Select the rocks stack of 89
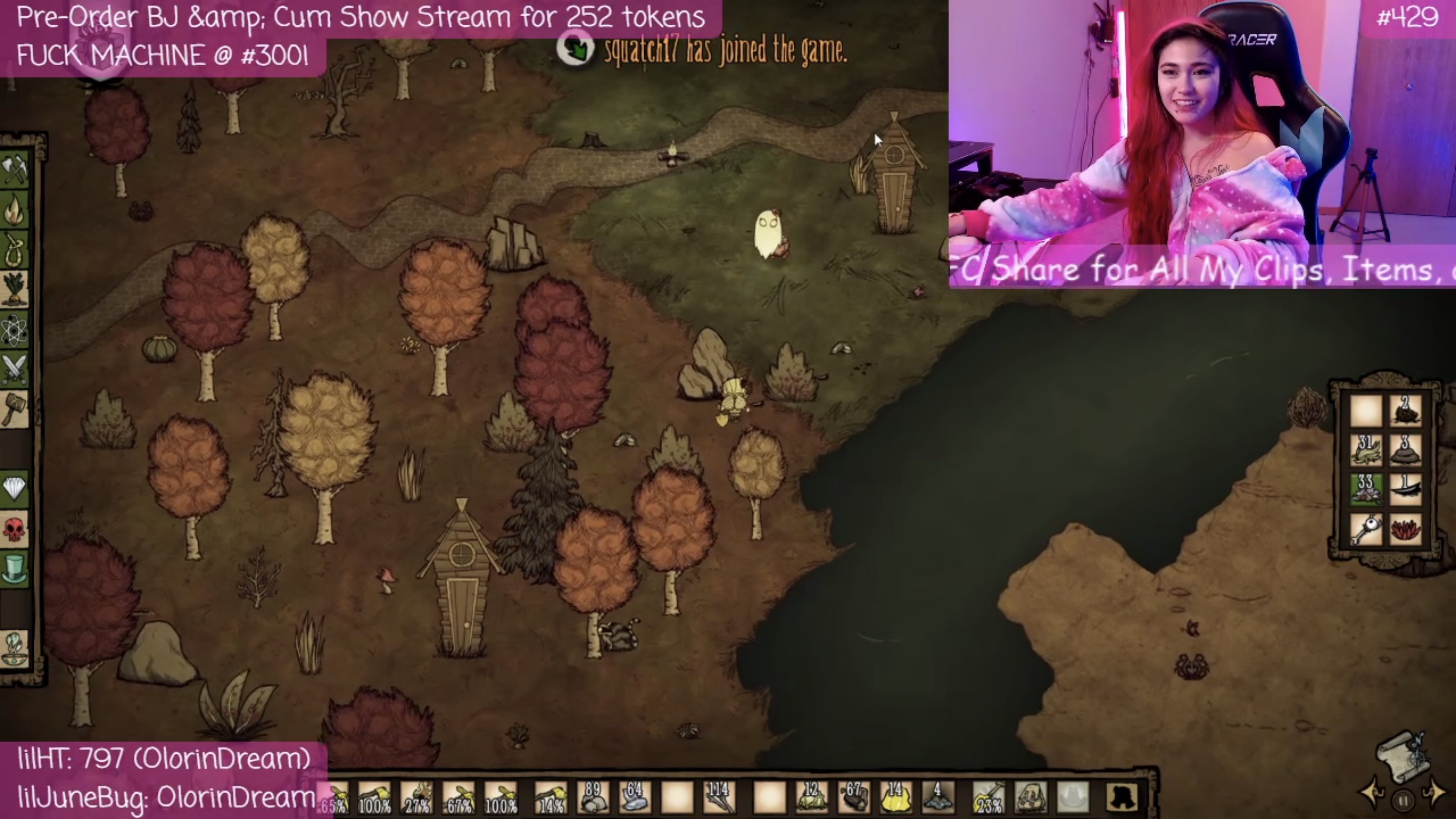This screenshot has width=1456, height=819. coord(593,798)
